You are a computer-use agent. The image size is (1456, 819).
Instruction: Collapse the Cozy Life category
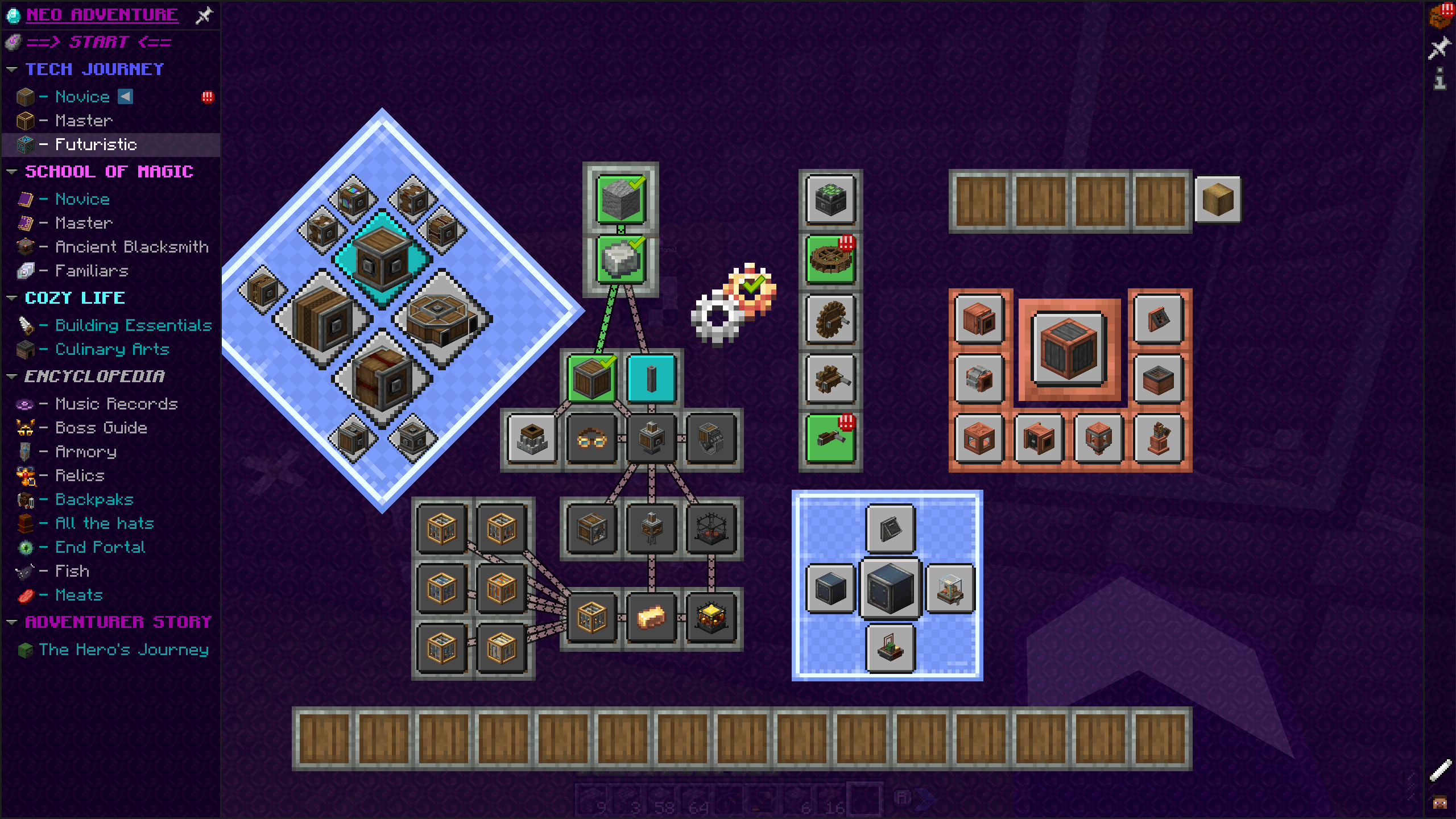click(x=11, y=297)
